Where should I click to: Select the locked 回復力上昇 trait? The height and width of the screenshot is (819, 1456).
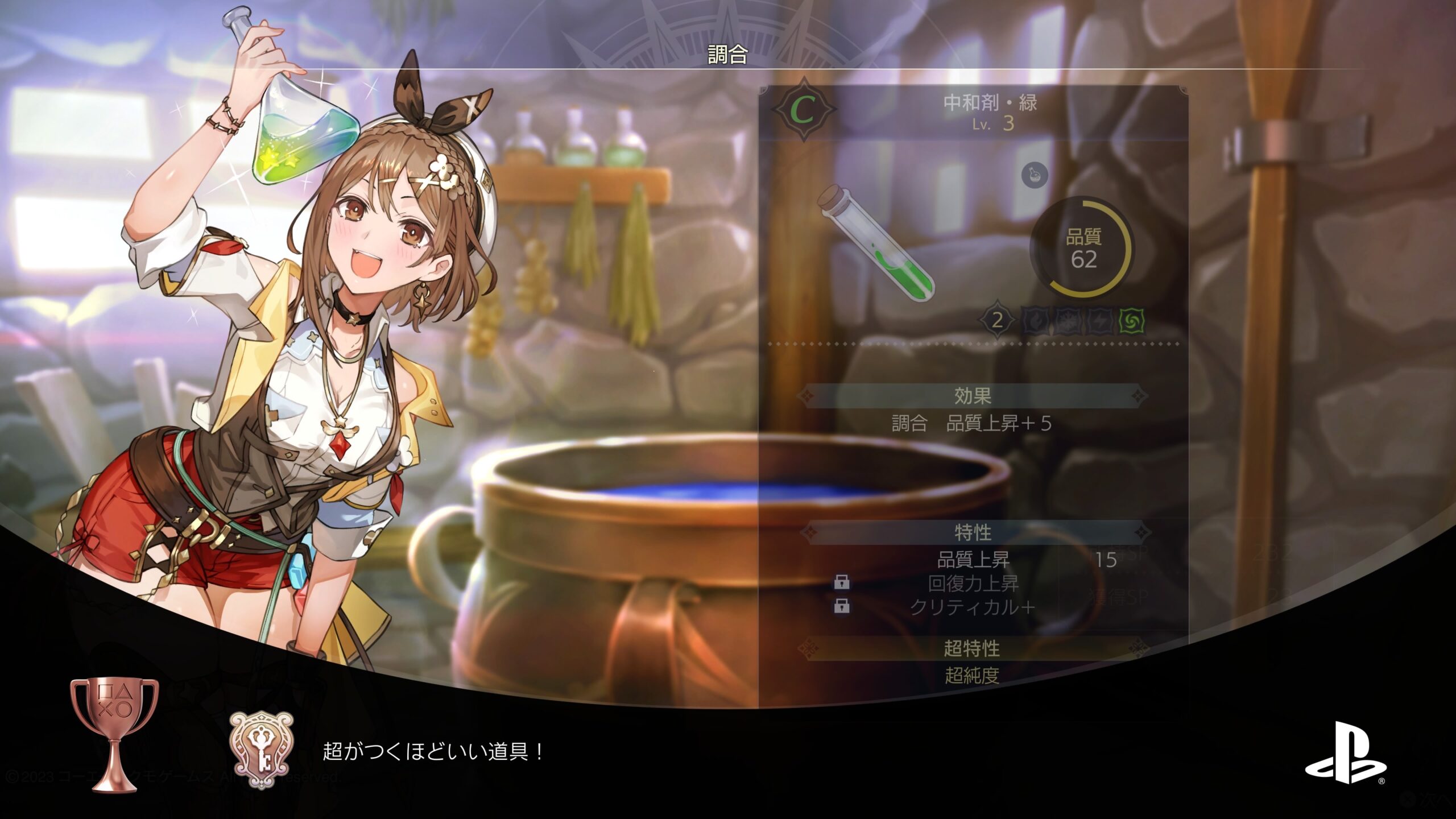pyautogui.click(x=973, y=584)
